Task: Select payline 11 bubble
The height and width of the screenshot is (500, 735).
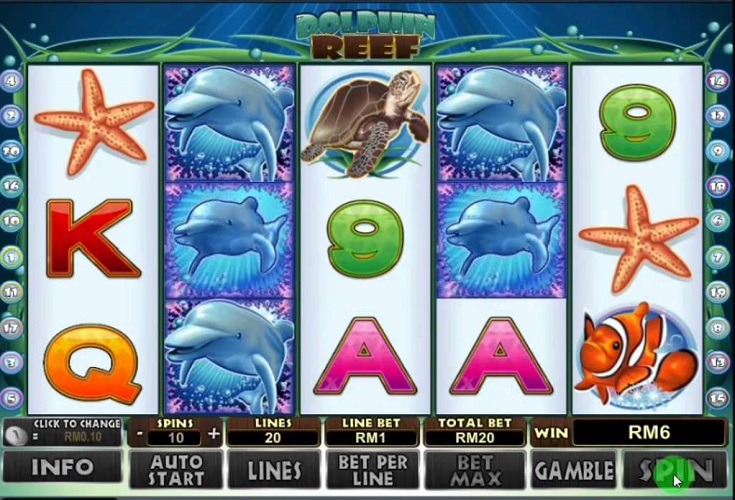Action: point(13,292)
